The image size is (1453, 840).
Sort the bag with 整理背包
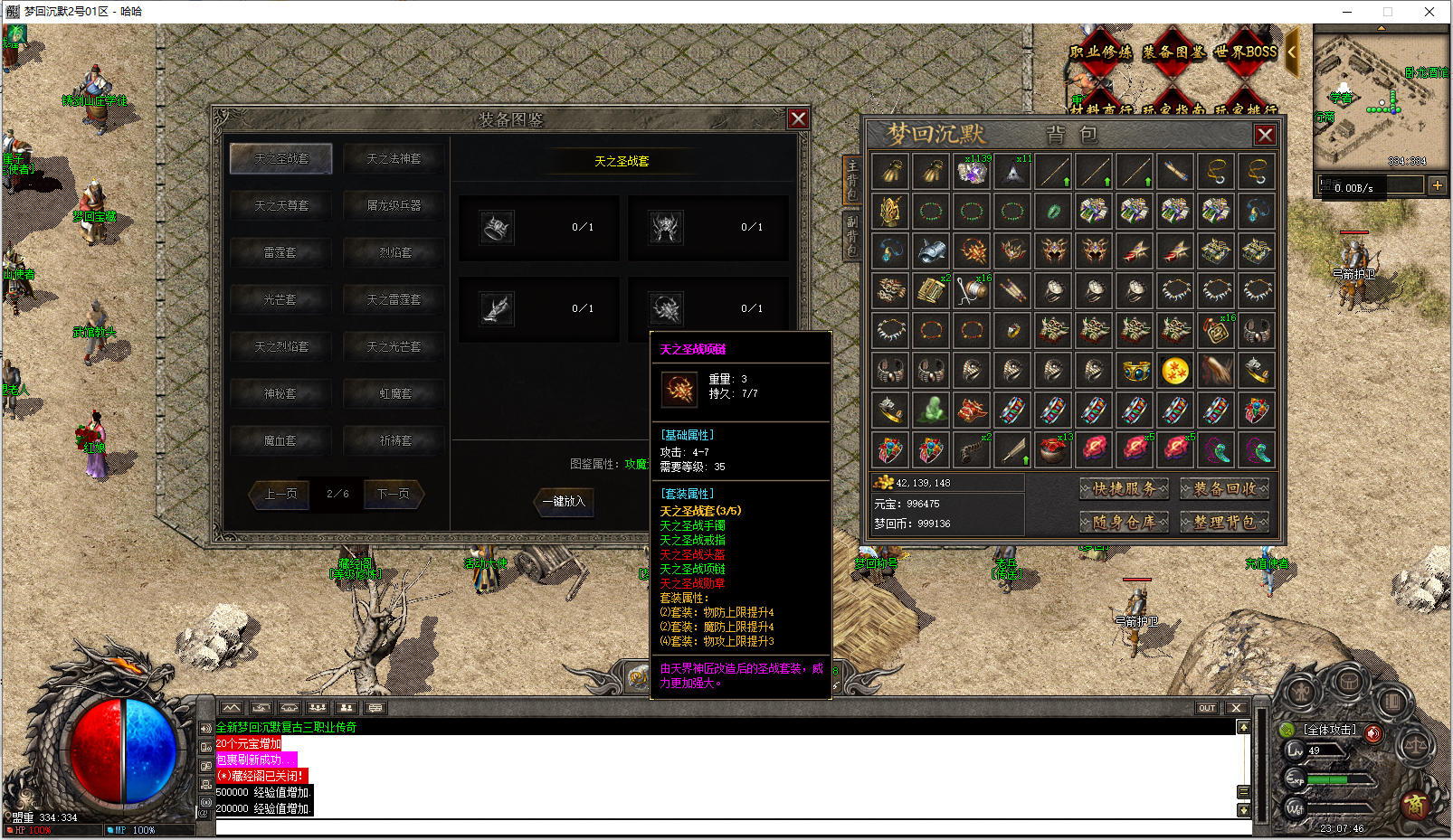click(x=1224, y=522)
